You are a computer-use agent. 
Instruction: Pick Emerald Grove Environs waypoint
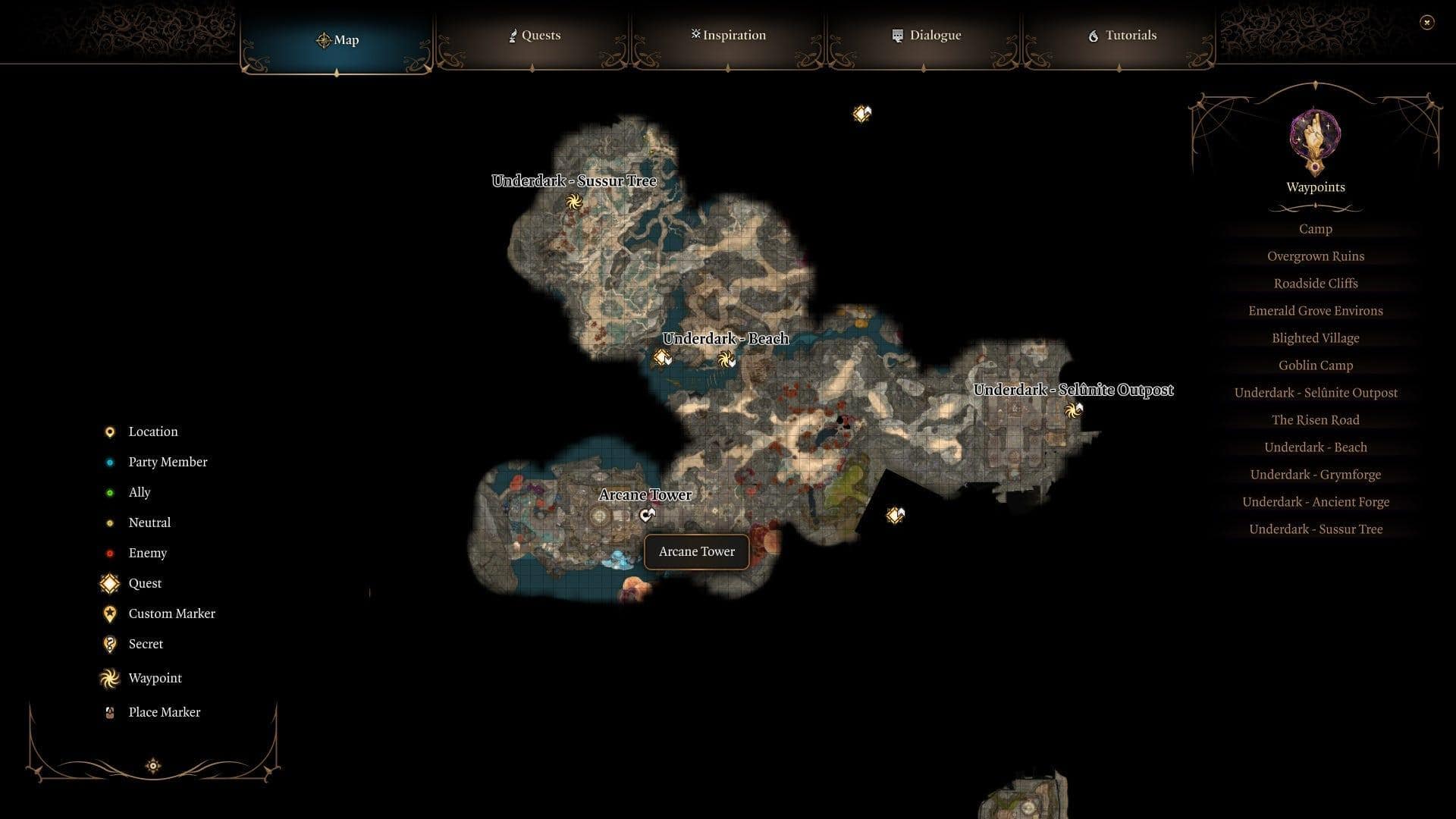[x=1315, y=311]
